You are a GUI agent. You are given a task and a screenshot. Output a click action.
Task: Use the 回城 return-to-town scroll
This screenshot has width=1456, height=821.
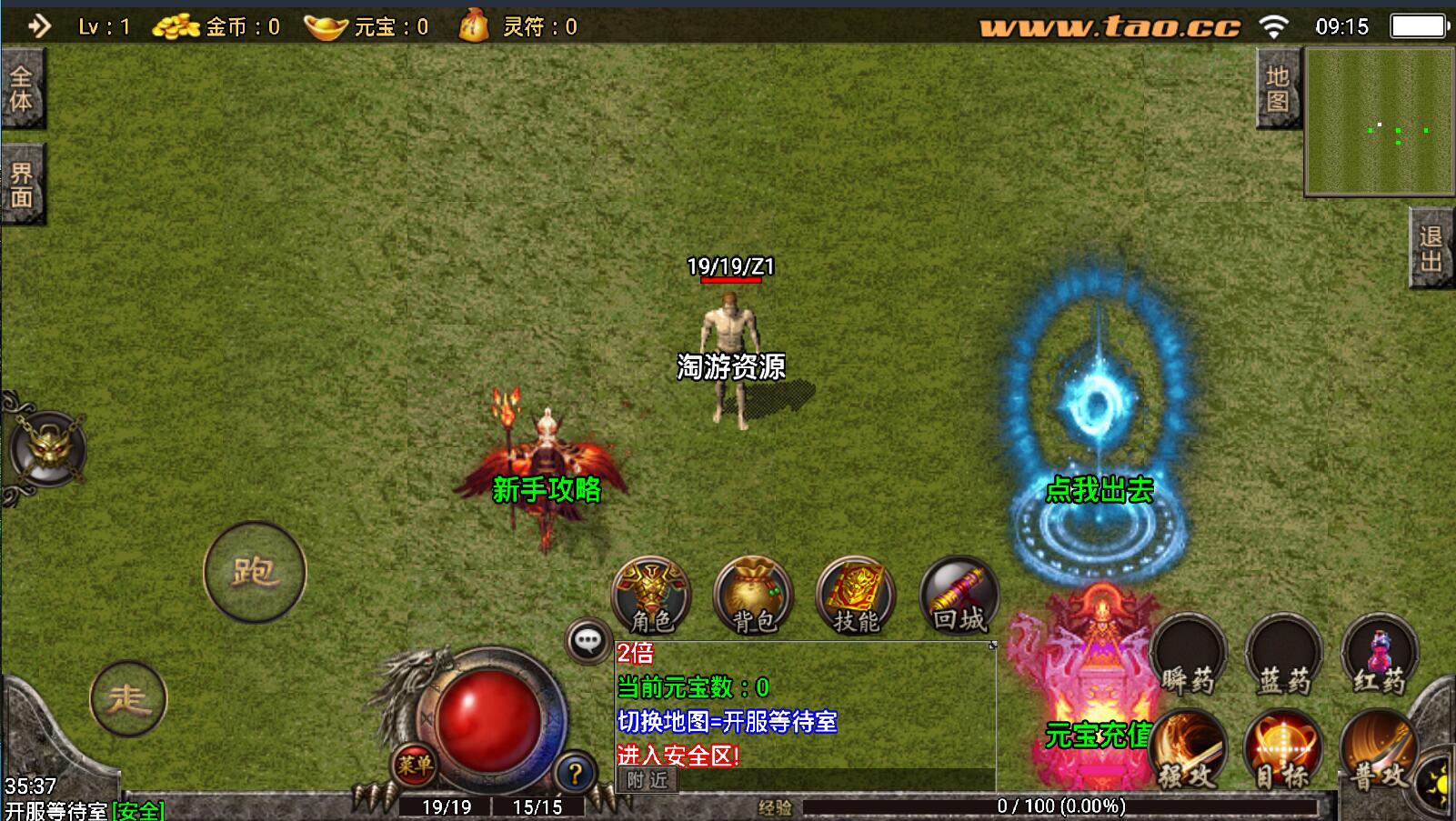(959, 596)
